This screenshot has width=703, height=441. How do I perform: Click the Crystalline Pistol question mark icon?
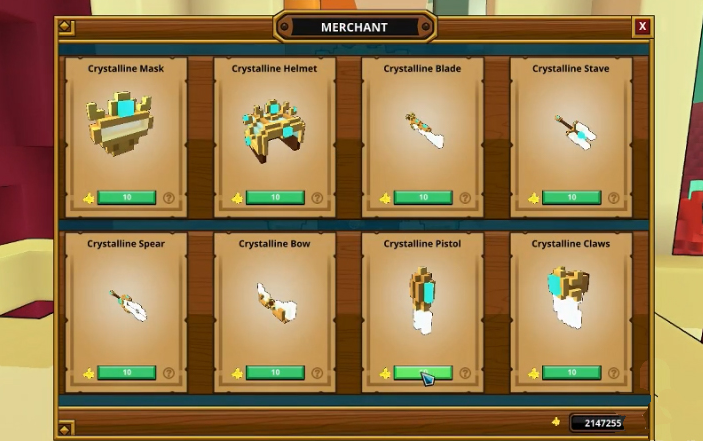click(x=465, y=373)
